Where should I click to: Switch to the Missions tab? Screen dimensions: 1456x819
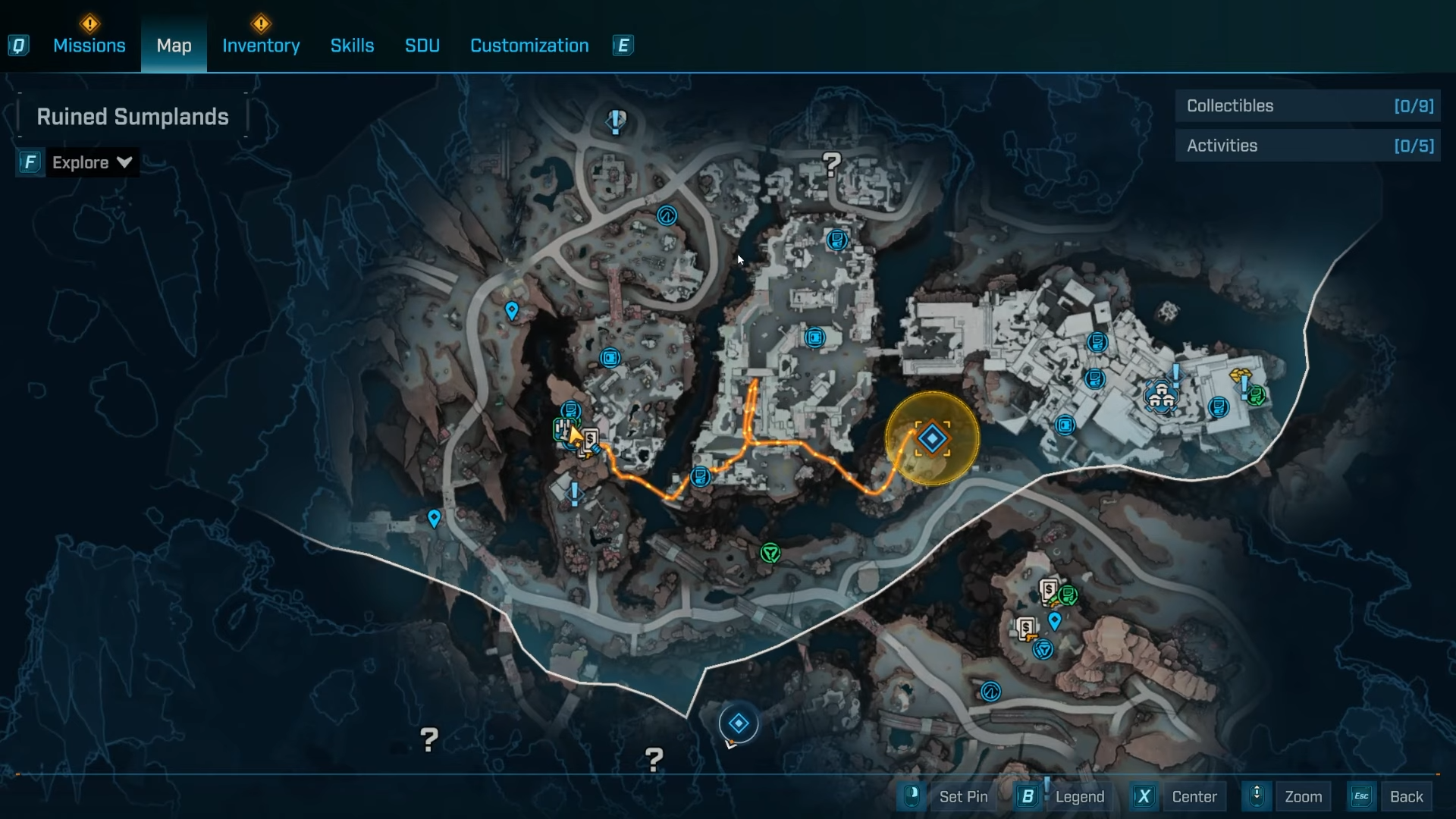click(x=89, y=45)
